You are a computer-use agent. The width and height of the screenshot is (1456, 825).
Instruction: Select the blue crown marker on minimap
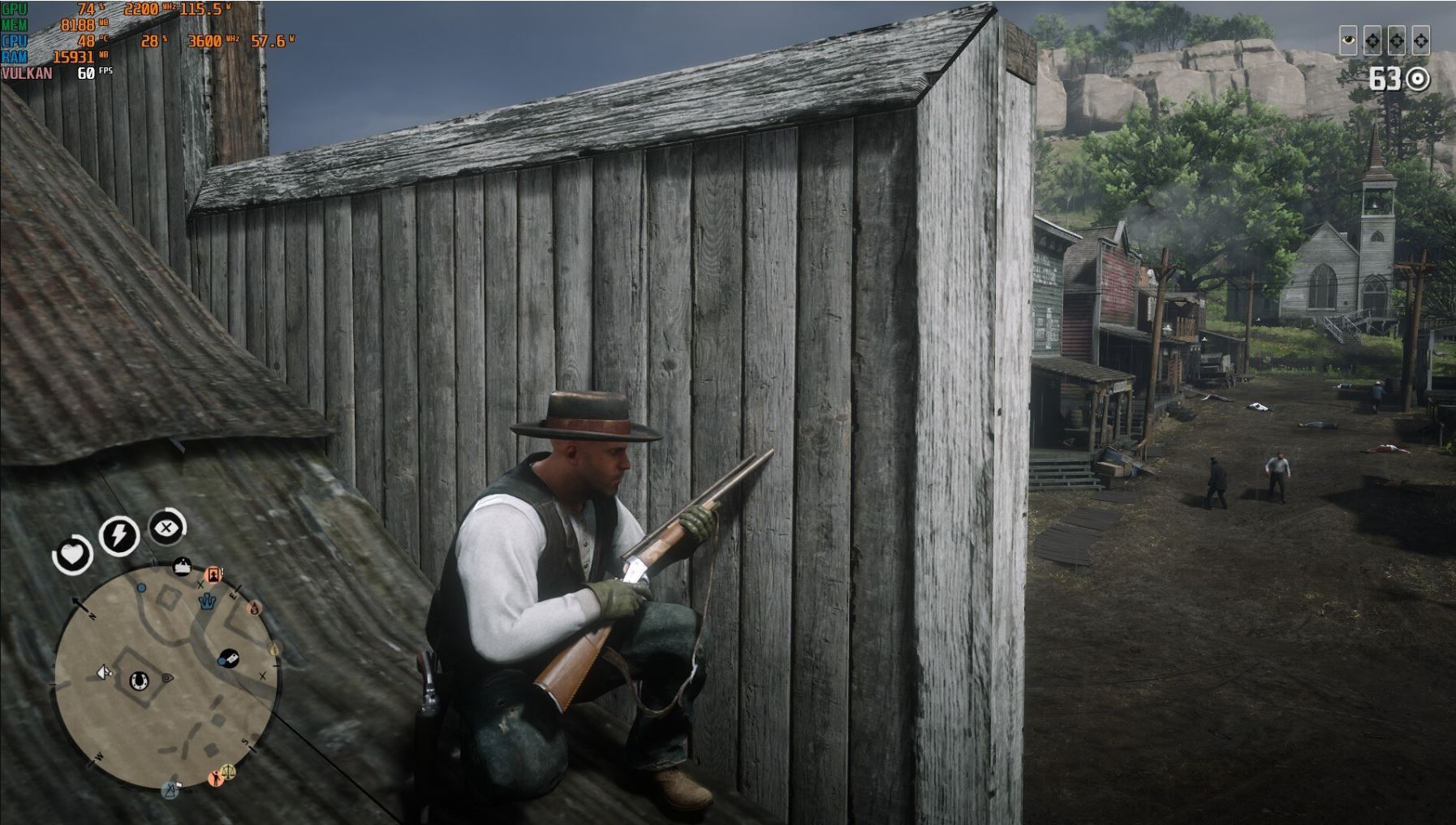tap(208, 602)
